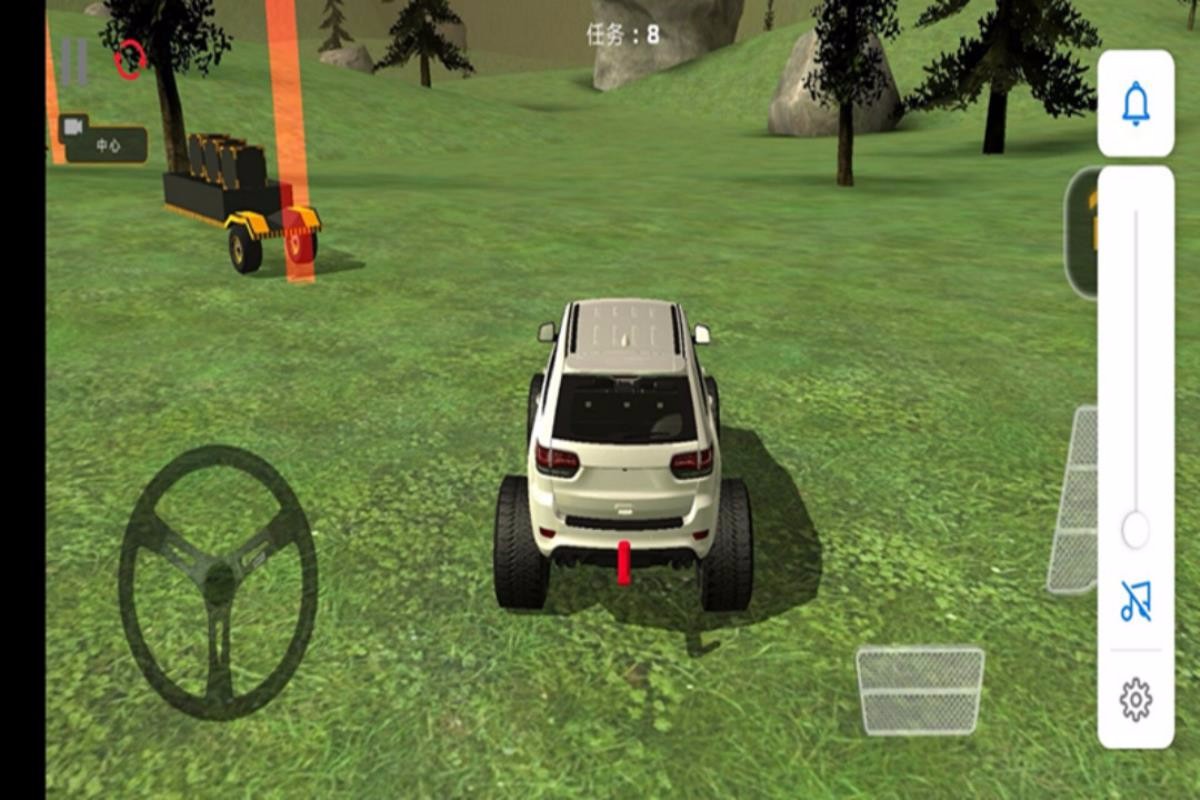The image size is (1200, 800).
Task: Tap the partly hidden gear indicator button
Action: [x=1081, y=232]
